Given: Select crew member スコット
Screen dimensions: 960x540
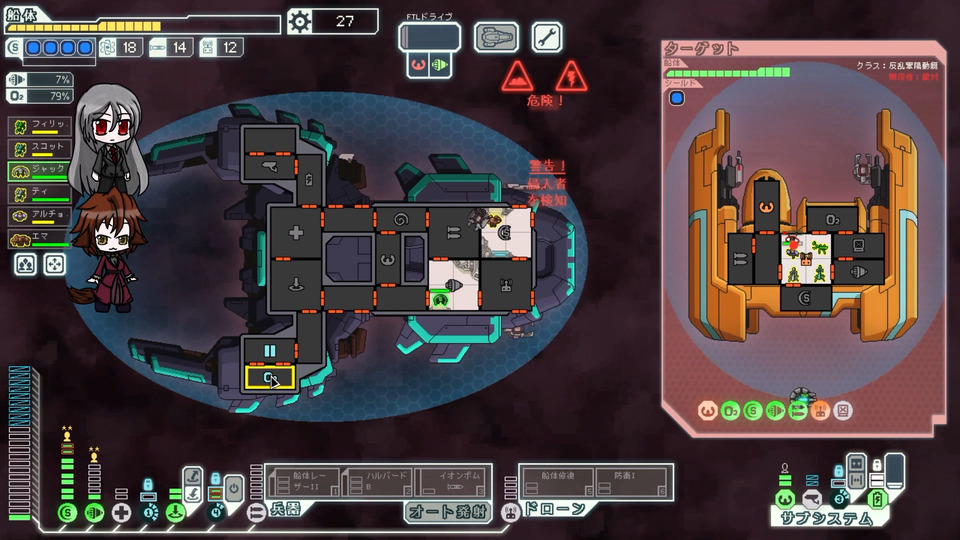Looking at the screenshot, I should [x=40, y=148].
